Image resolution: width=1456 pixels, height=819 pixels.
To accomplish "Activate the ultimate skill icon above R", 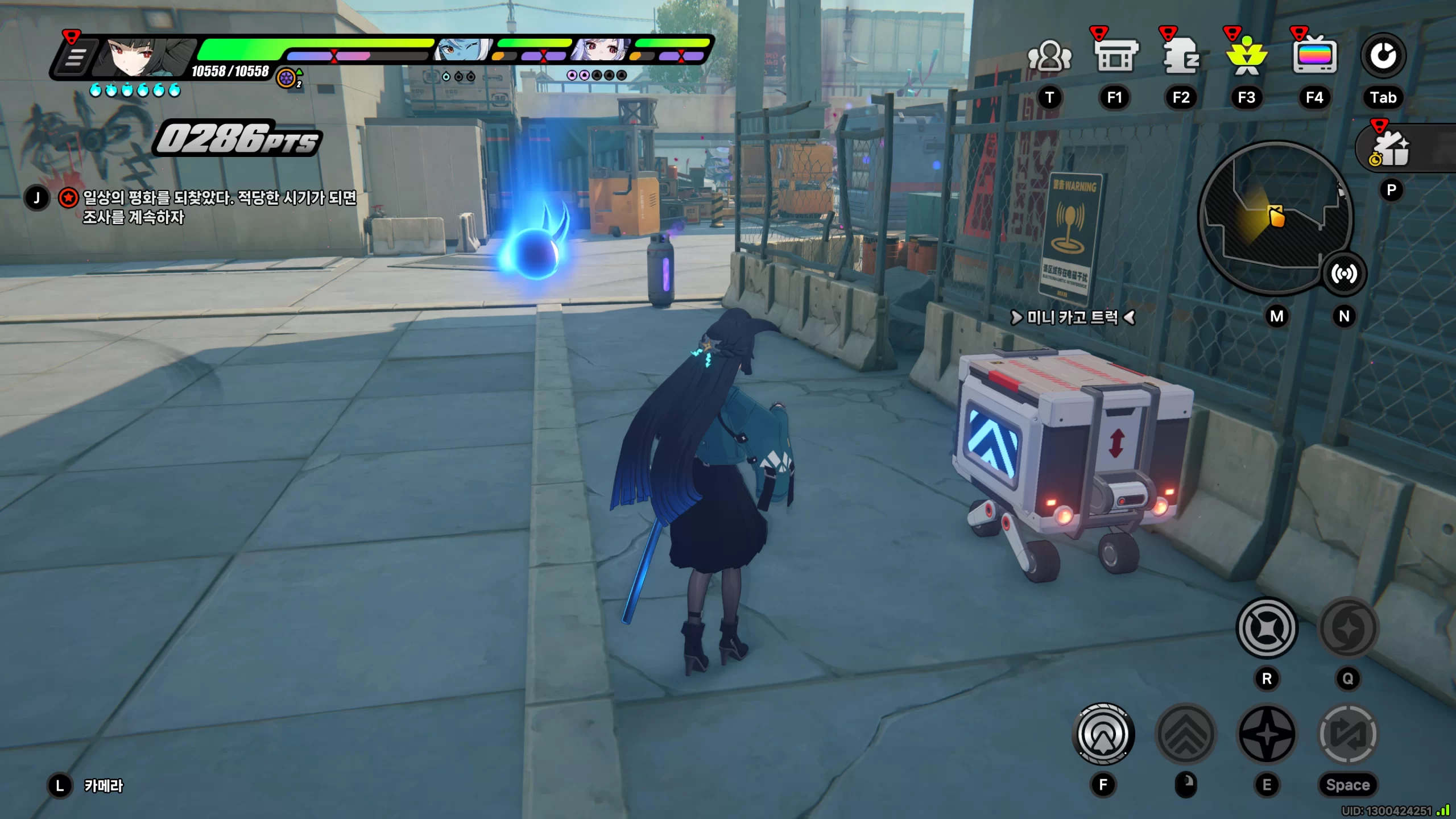I will click(1267, 628).
